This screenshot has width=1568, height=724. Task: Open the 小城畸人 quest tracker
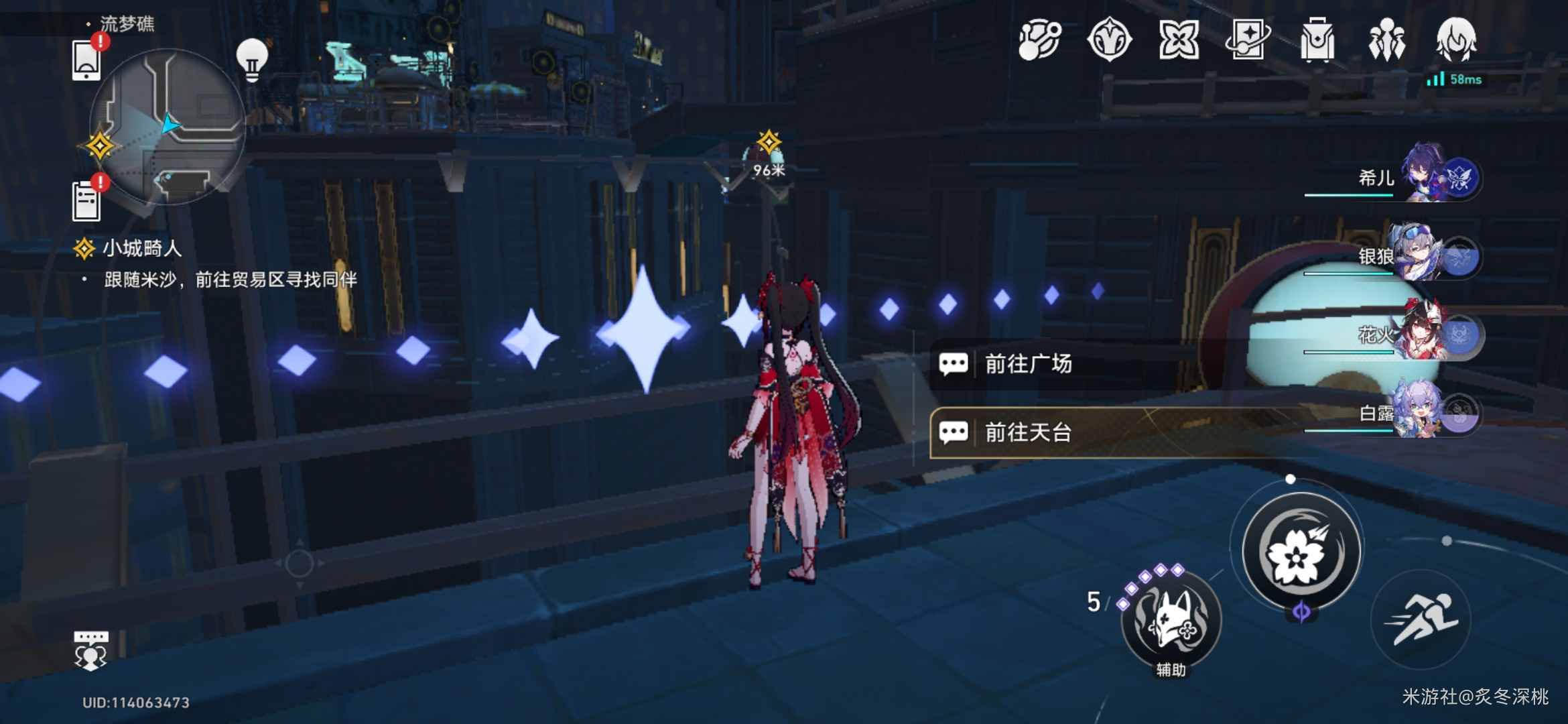tap(141, 249)
